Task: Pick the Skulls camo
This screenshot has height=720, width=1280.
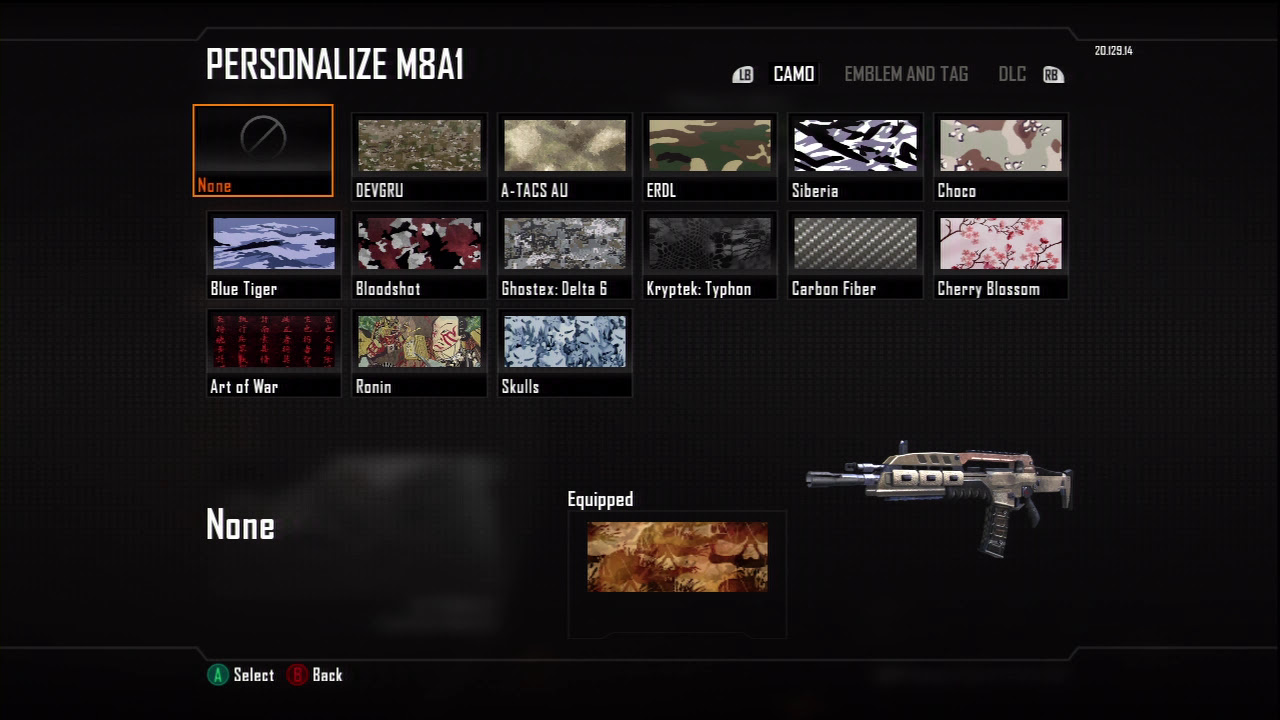Action: [565, 352]
